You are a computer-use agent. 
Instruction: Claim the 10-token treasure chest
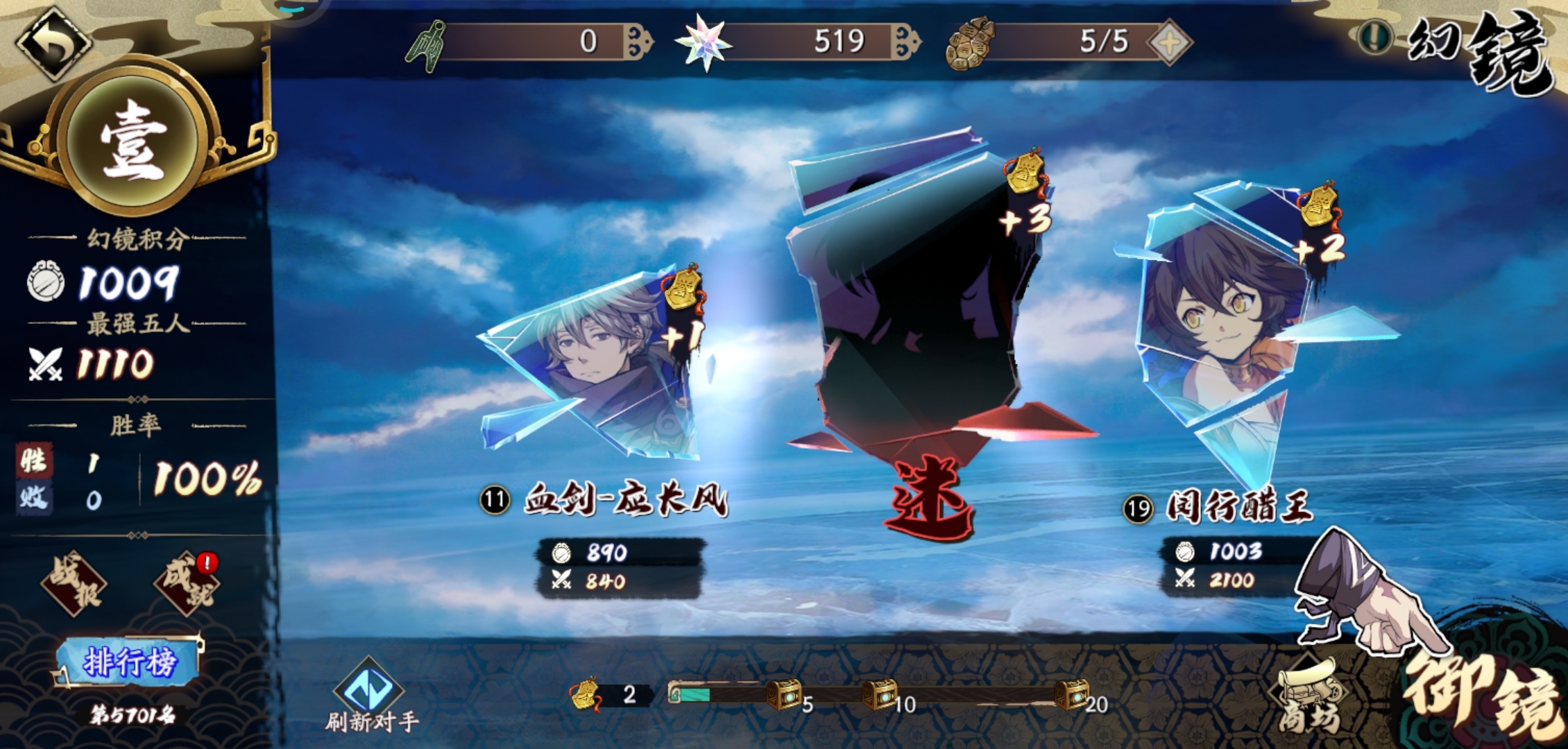coord(879,694)
